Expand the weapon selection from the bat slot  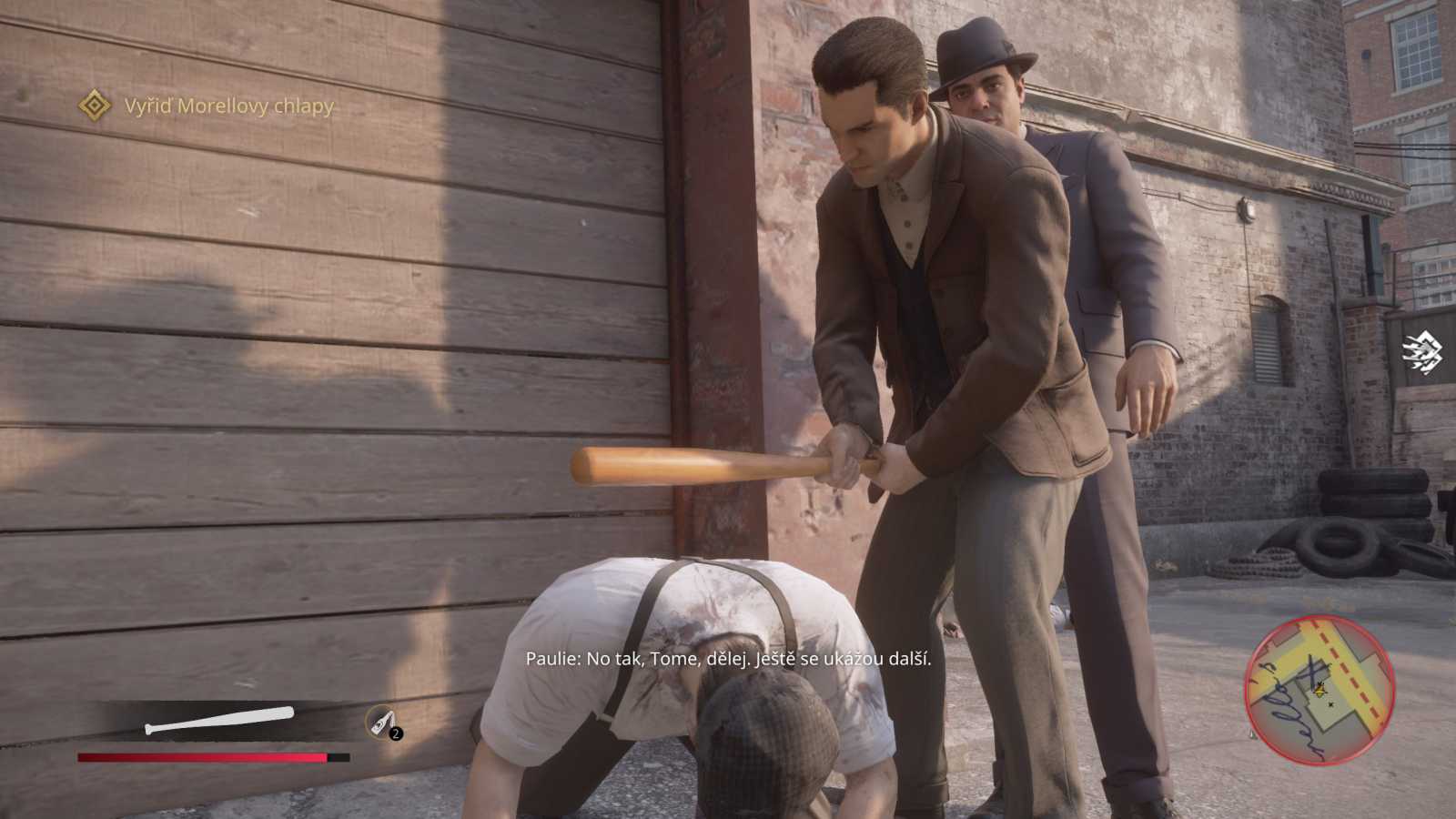[x=218, y=719]
